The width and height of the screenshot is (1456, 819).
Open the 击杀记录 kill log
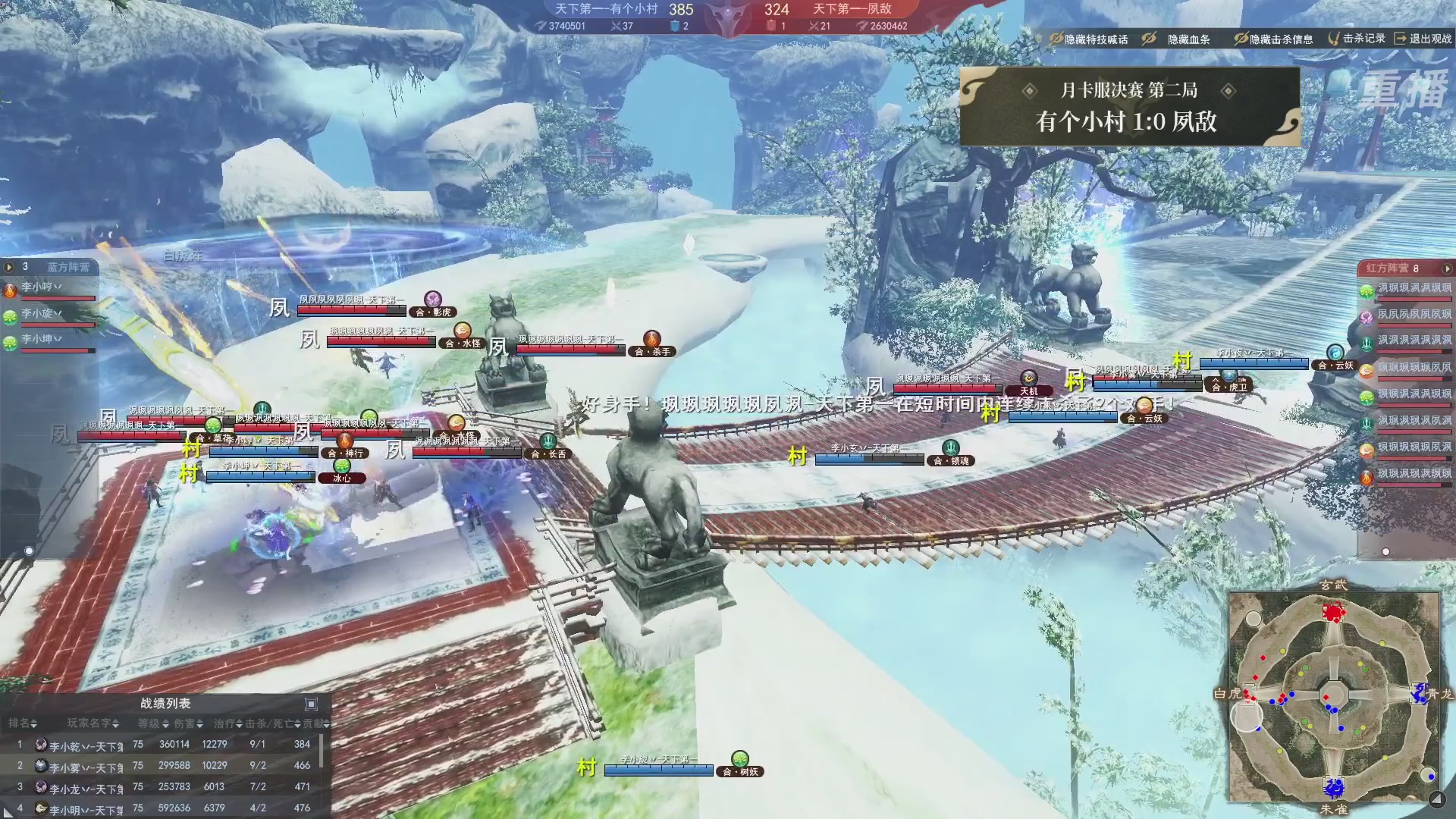pos(1357,38)
